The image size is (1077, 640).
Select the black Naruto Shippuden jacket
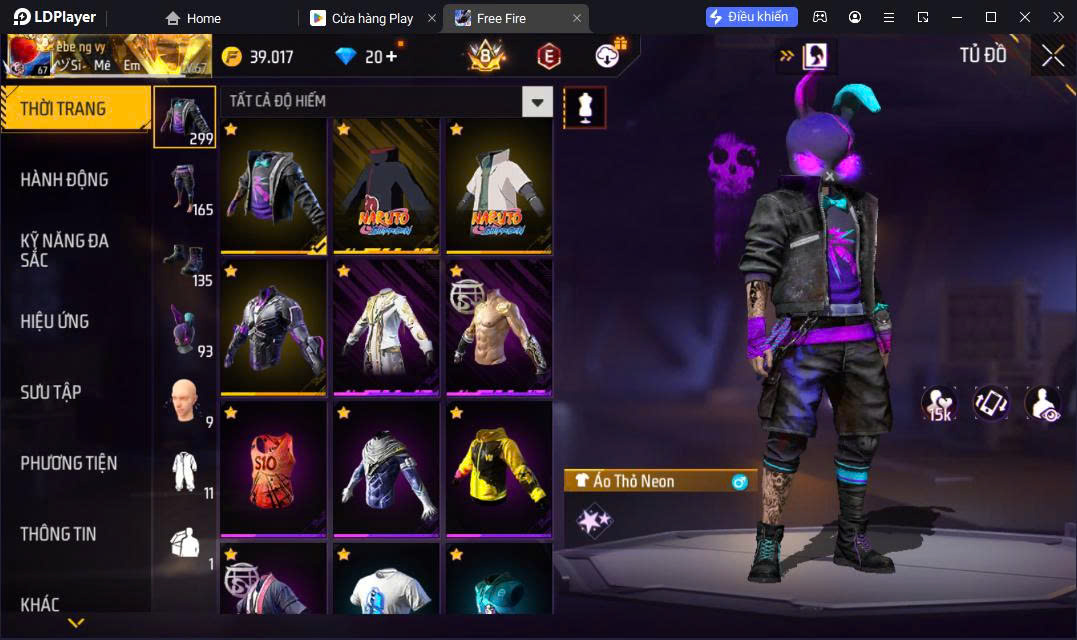[386, 186]
